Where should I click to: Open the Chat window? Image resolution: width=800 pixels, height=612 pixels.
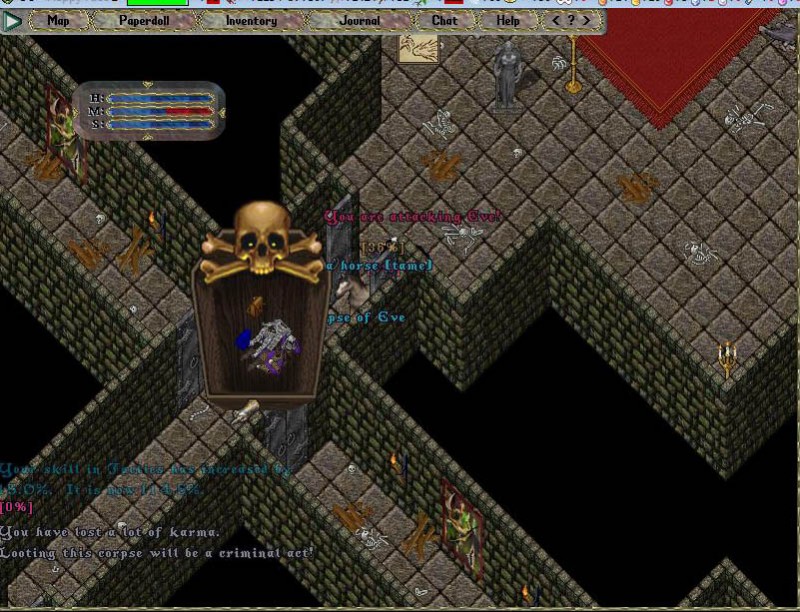[x=445, y=20]
